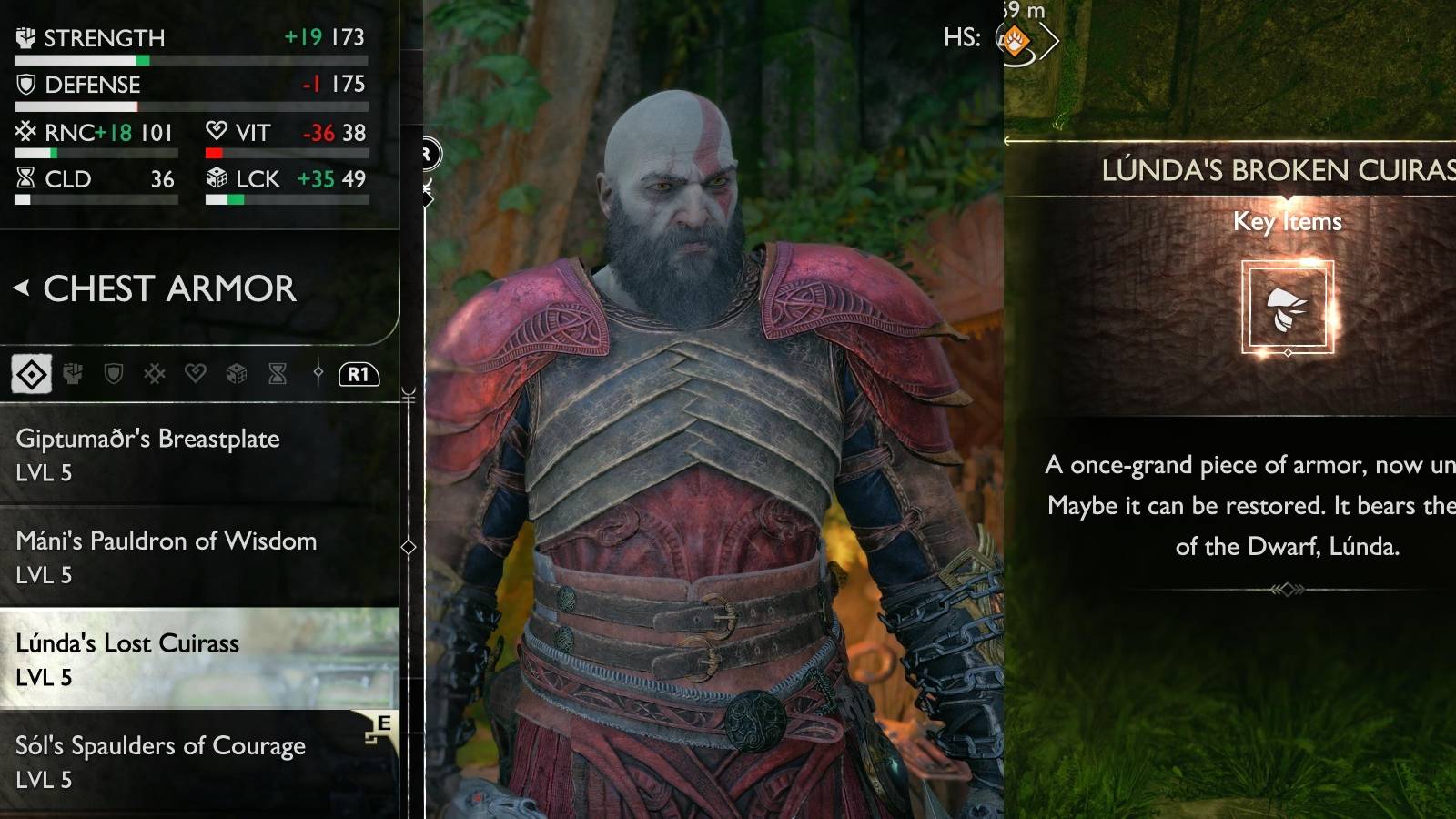Screen dimensions: 1456x819
Task: Select the shield Defense sort icon
Action: pos(115,373)
